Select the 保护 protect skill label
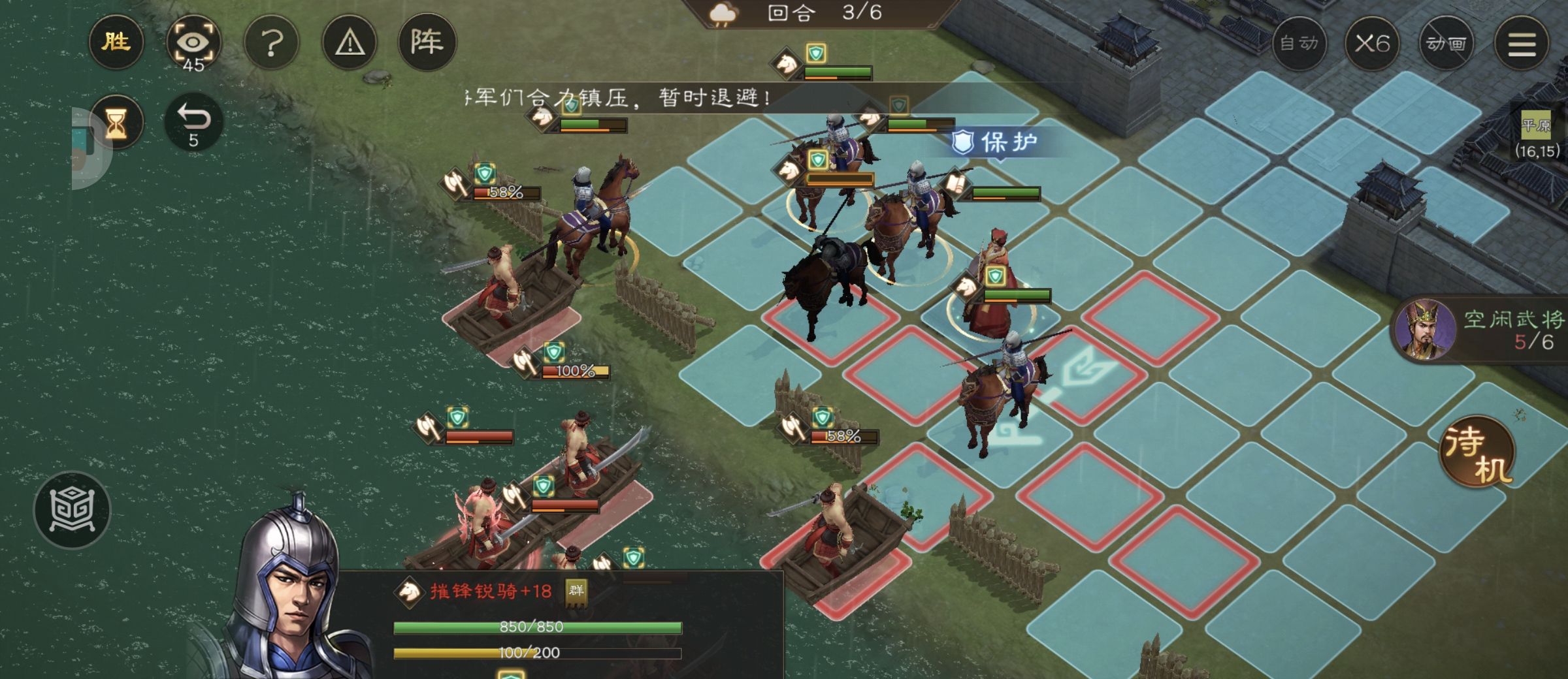This screenshot has height=679, width=1568. click(996, 142)
